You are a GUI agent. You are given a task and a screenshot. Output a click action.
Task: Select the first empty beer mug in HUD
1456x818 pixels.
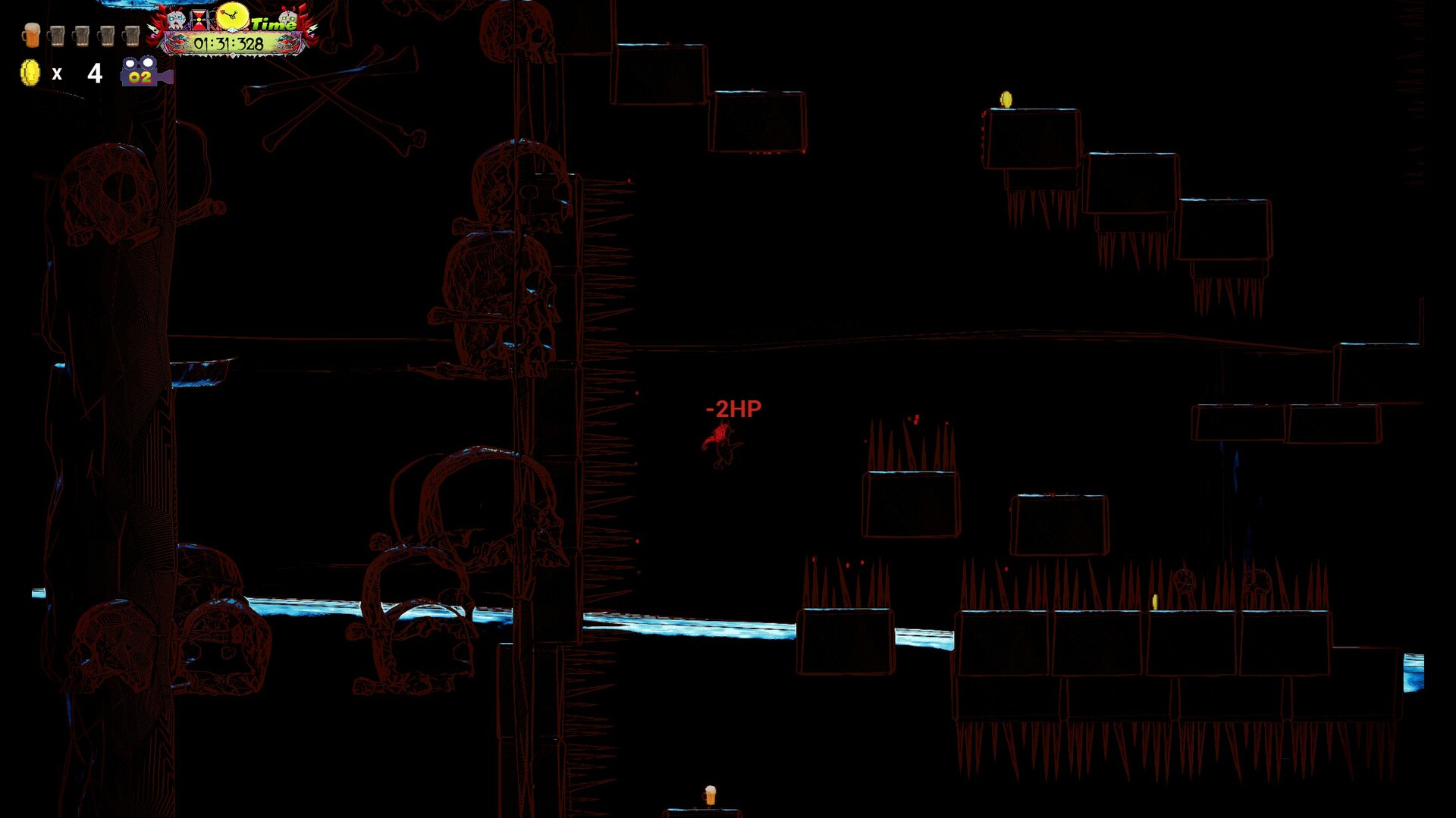coord(57,36)
